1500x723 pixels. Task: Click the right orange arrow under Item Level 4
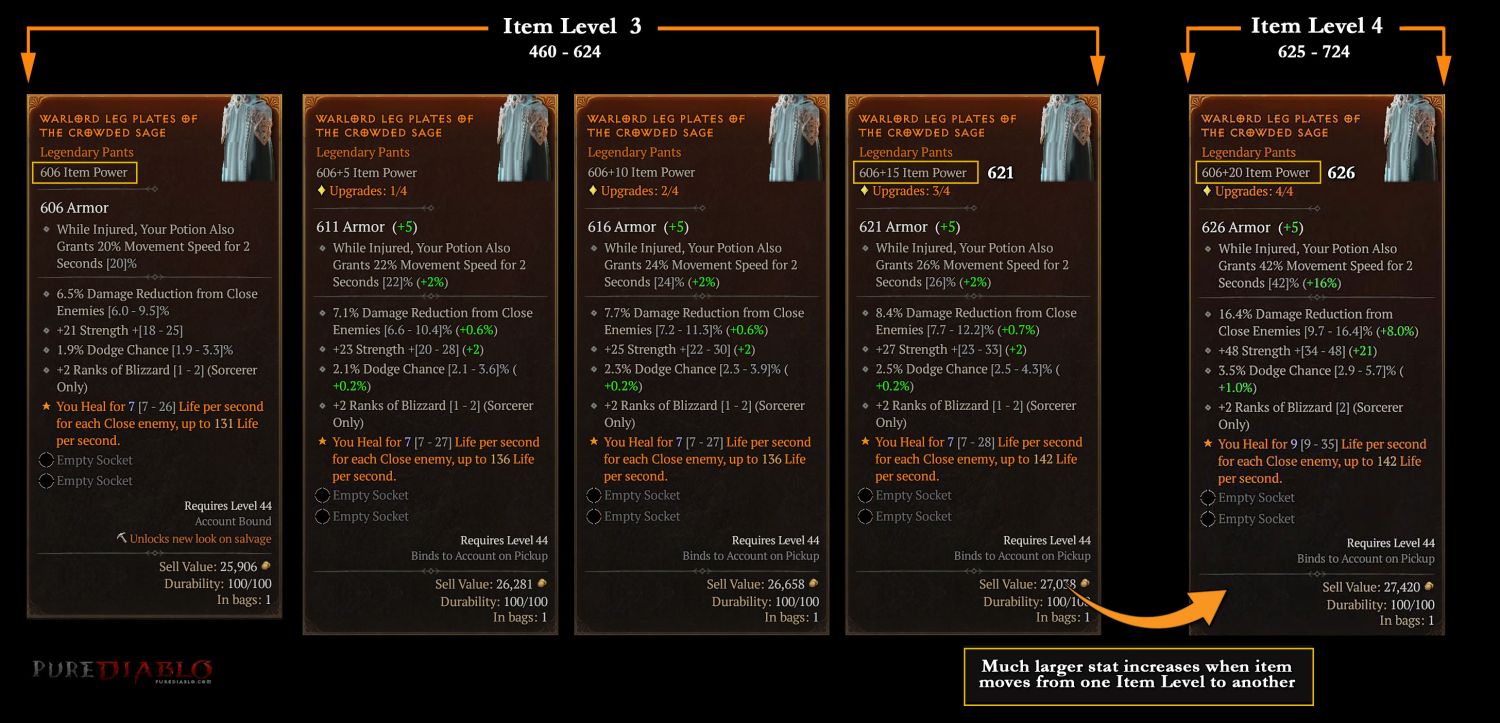click(1444, 60)
